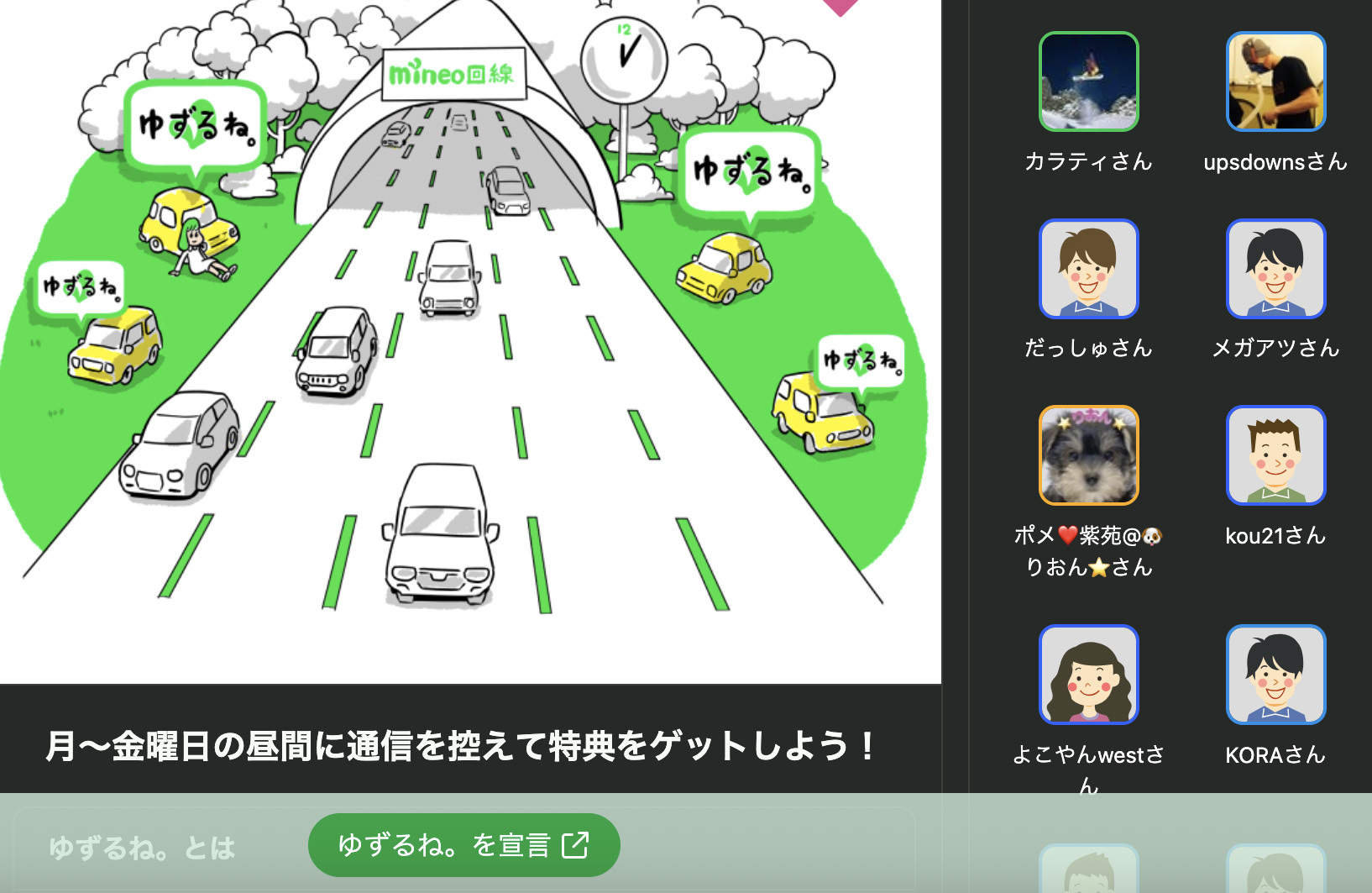This screenshot has height=893, width=1372.
Task: Open メガアツさん's profile avatar
Action: tap(1275, 269)
